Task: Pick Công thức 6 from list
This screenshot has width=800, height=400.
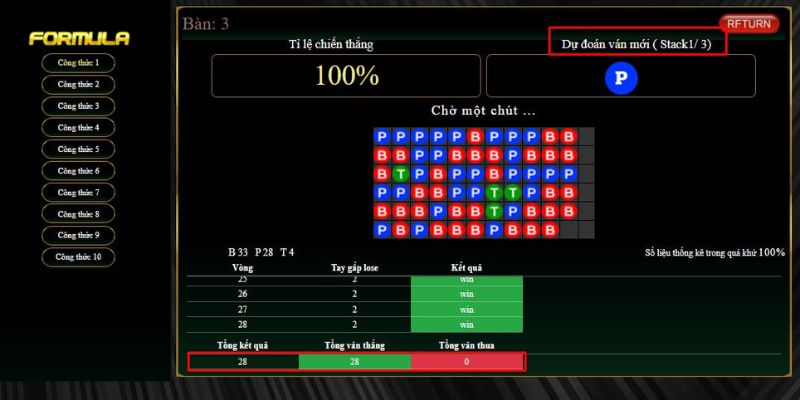Action: (78, 171)
